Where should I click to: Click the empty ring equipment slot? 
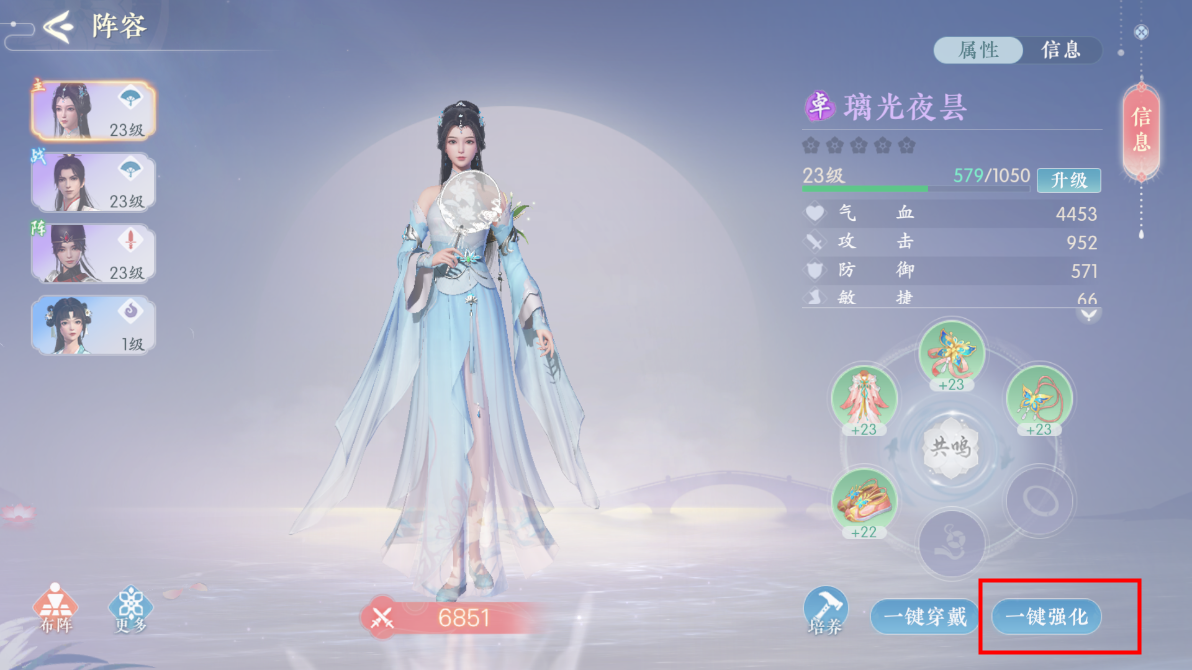point(1039,498)
